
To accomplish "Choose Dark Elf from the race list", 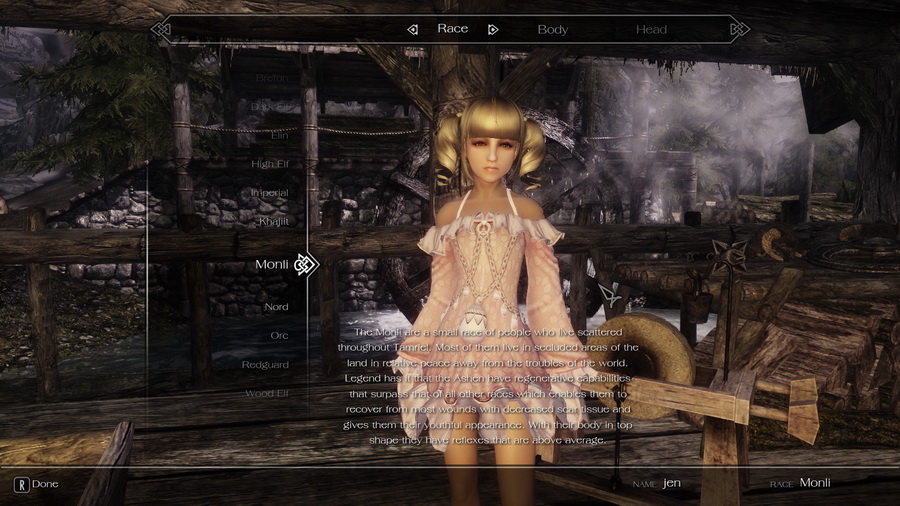I will (269, 106).
